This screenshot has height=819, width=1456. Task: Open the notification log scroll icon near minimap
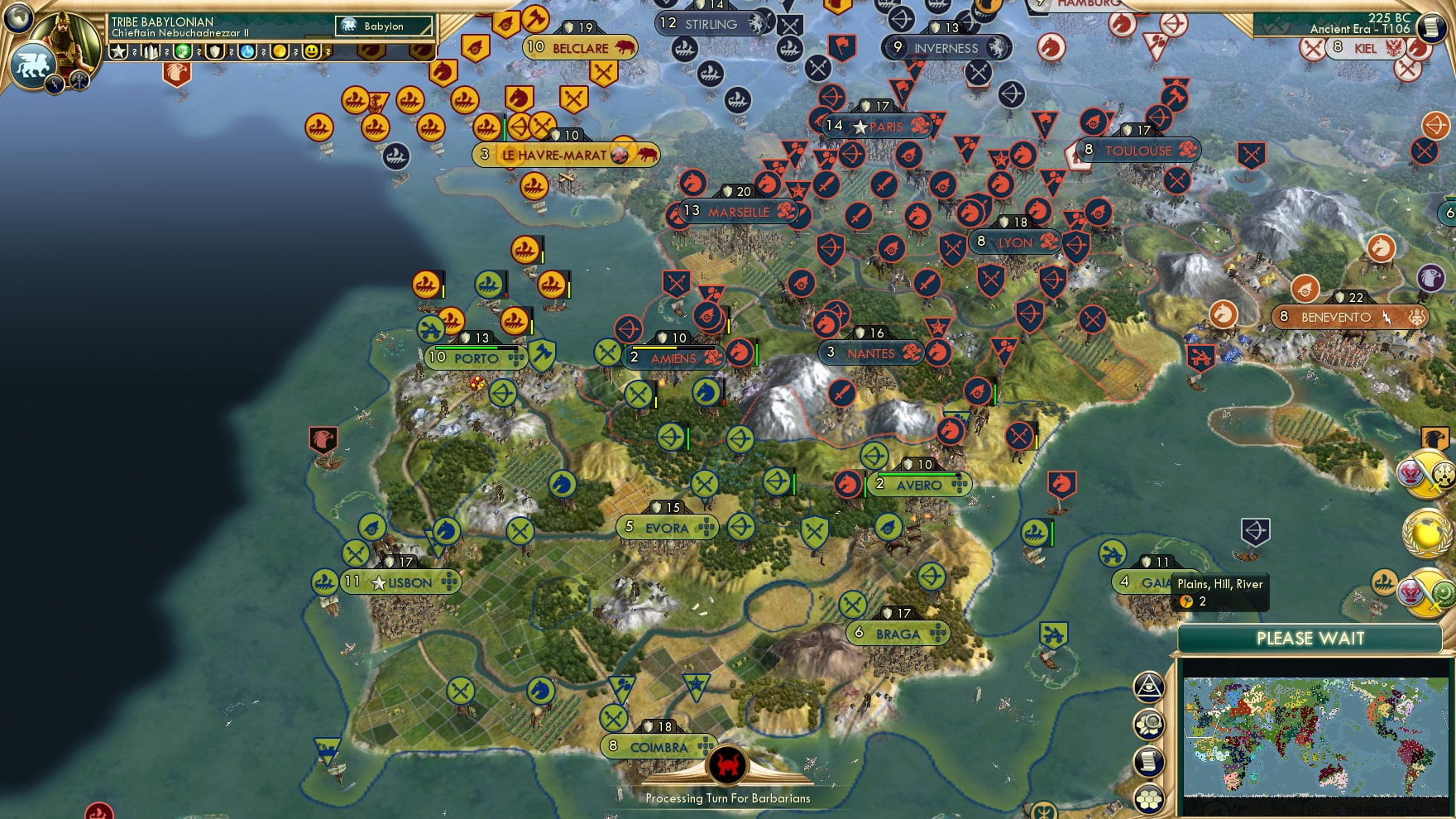pos(1149,762)
